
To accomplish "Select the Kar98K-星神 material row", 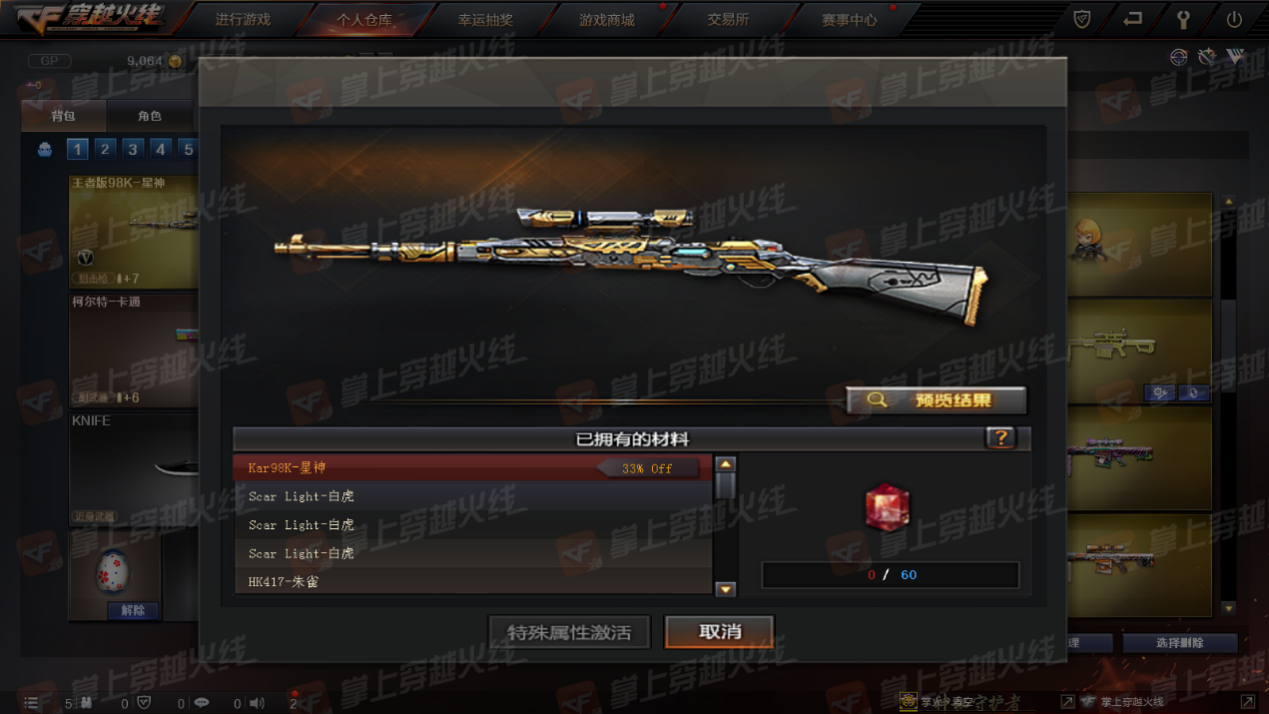I will coord(472,468).
